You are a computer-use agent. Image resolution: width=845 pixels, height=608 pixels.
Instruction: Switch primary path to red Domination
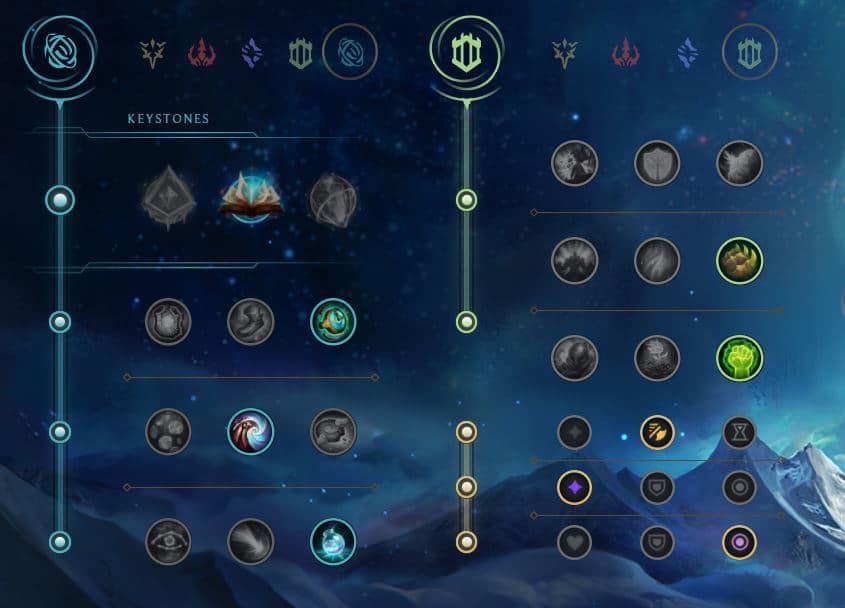point(202,52)
